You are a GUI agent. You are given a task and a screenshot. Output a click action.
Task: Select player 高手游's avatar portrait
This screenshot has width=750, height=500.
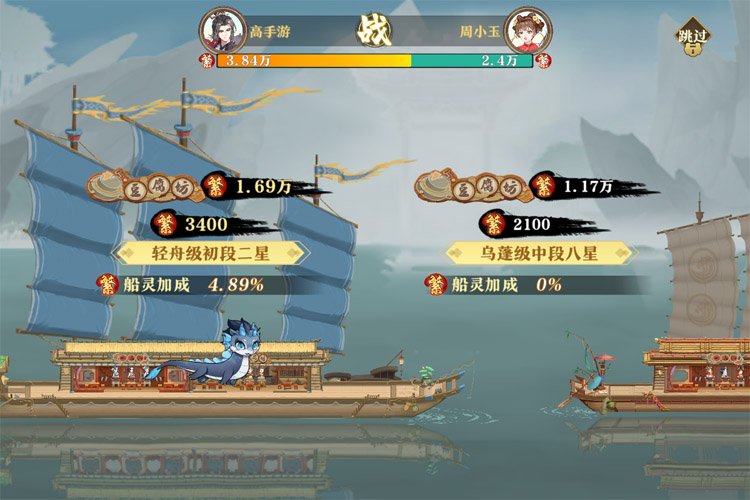pyautogui.click(x=223, y=29)
